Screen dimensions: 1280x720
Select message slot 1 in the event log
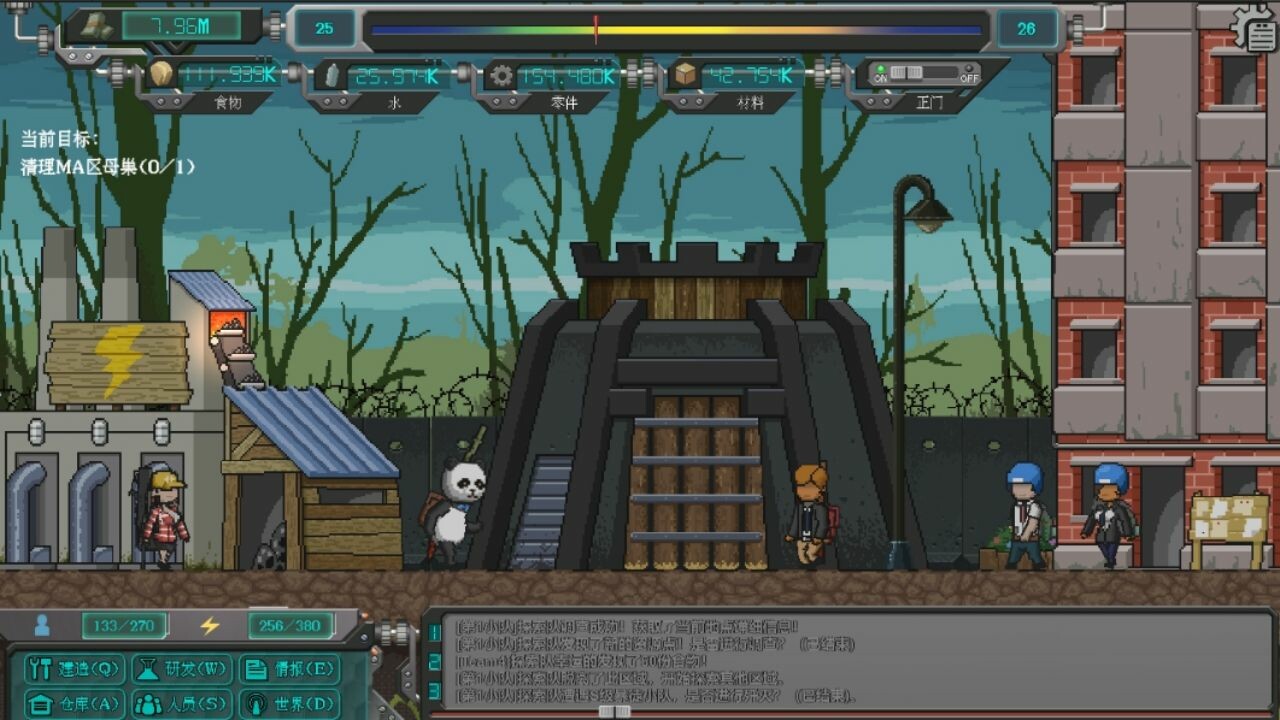tap(434, 631)
